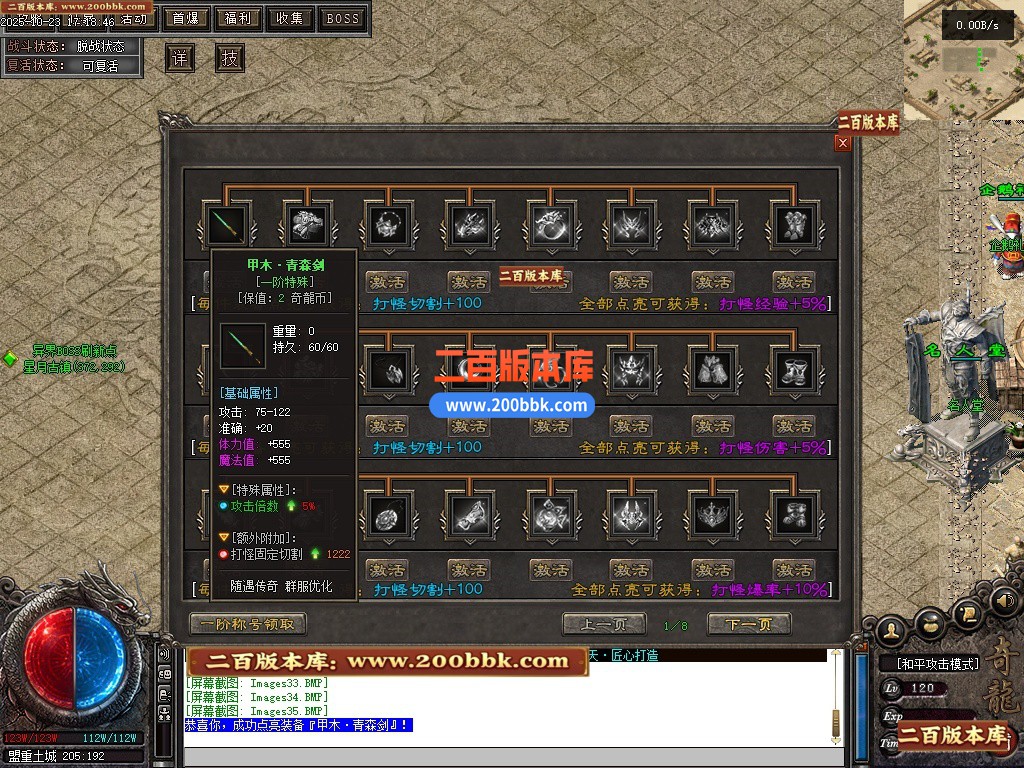Open the 活动 events menu

click(136, 19)
